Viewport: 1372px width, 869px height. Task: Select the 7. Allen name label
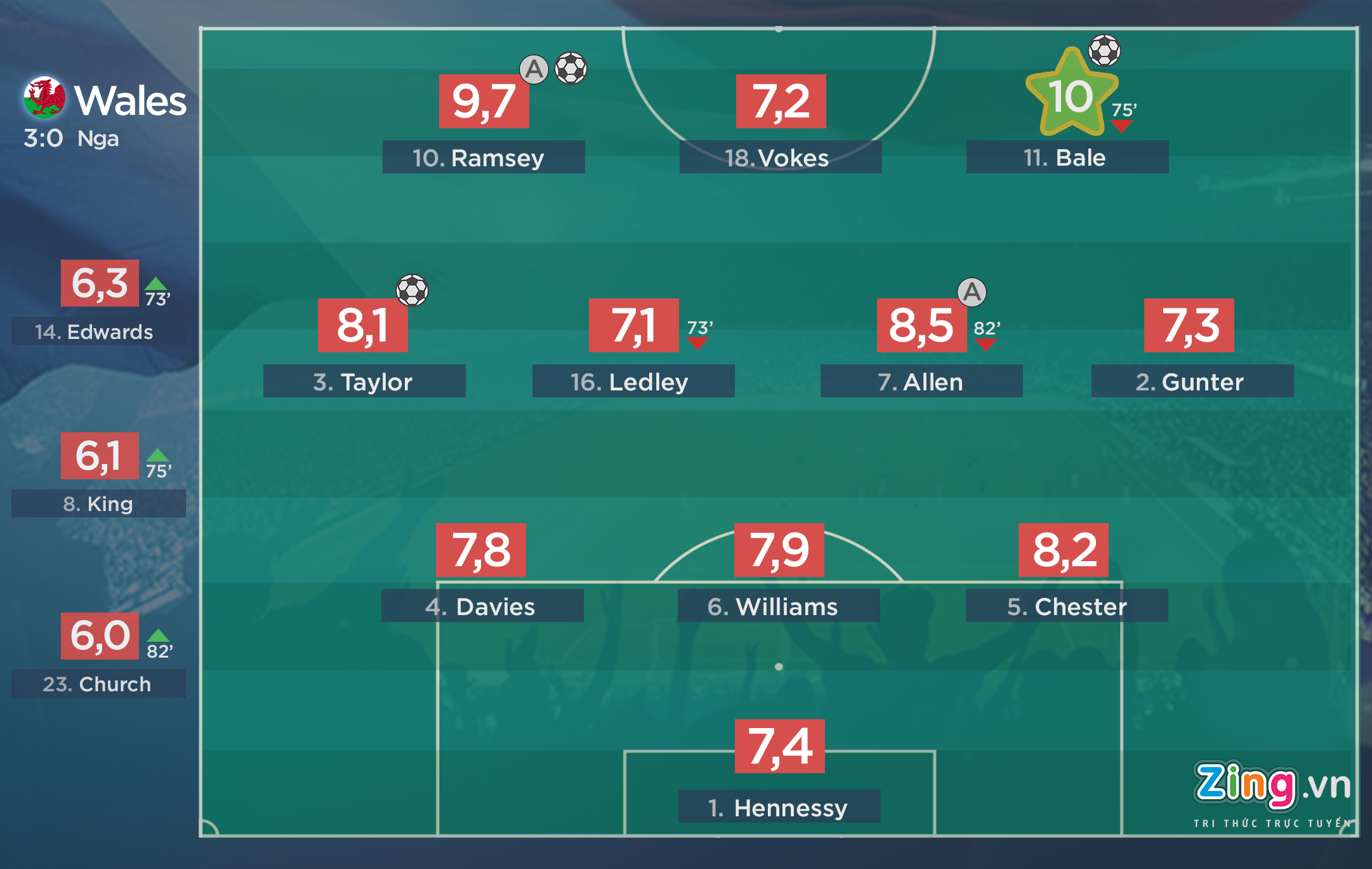point(921,381)
